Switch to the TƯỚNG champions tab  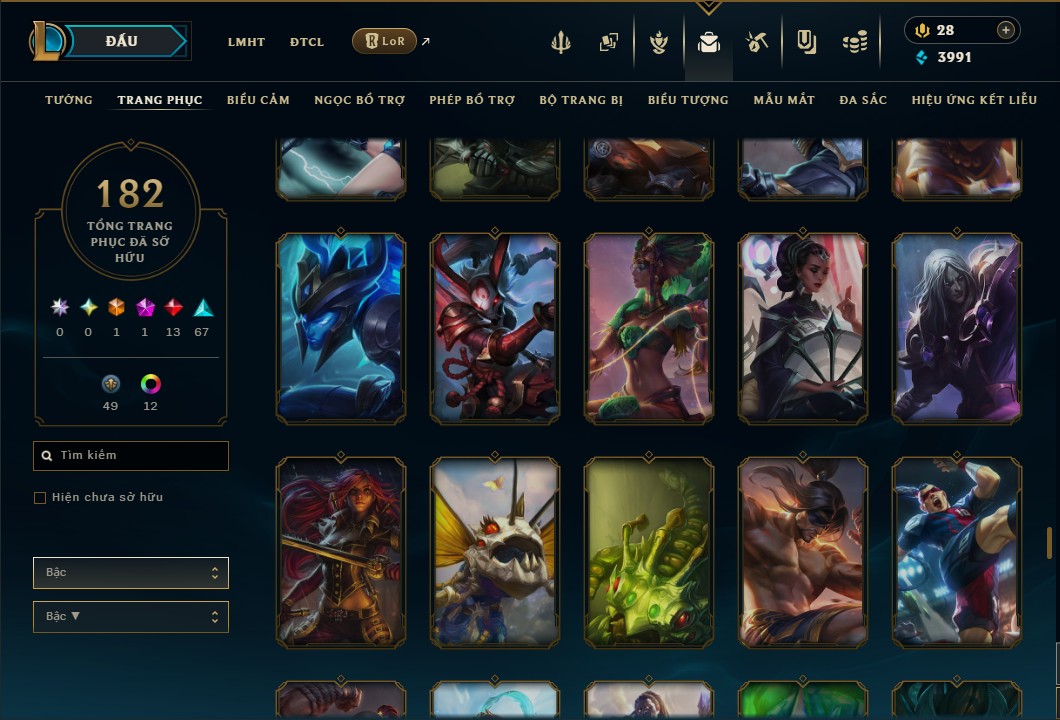[x=69, y=100]
